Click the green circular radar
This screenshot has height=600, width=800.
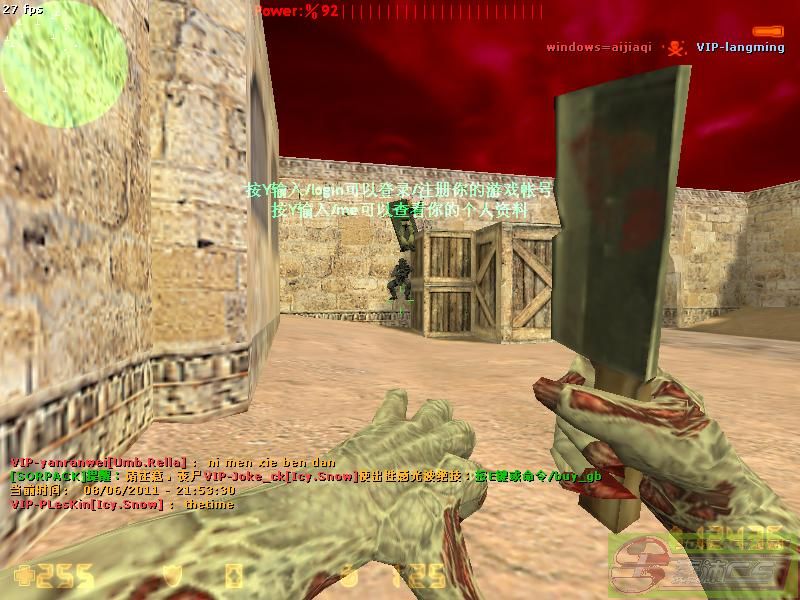click(x=63, y=63)
